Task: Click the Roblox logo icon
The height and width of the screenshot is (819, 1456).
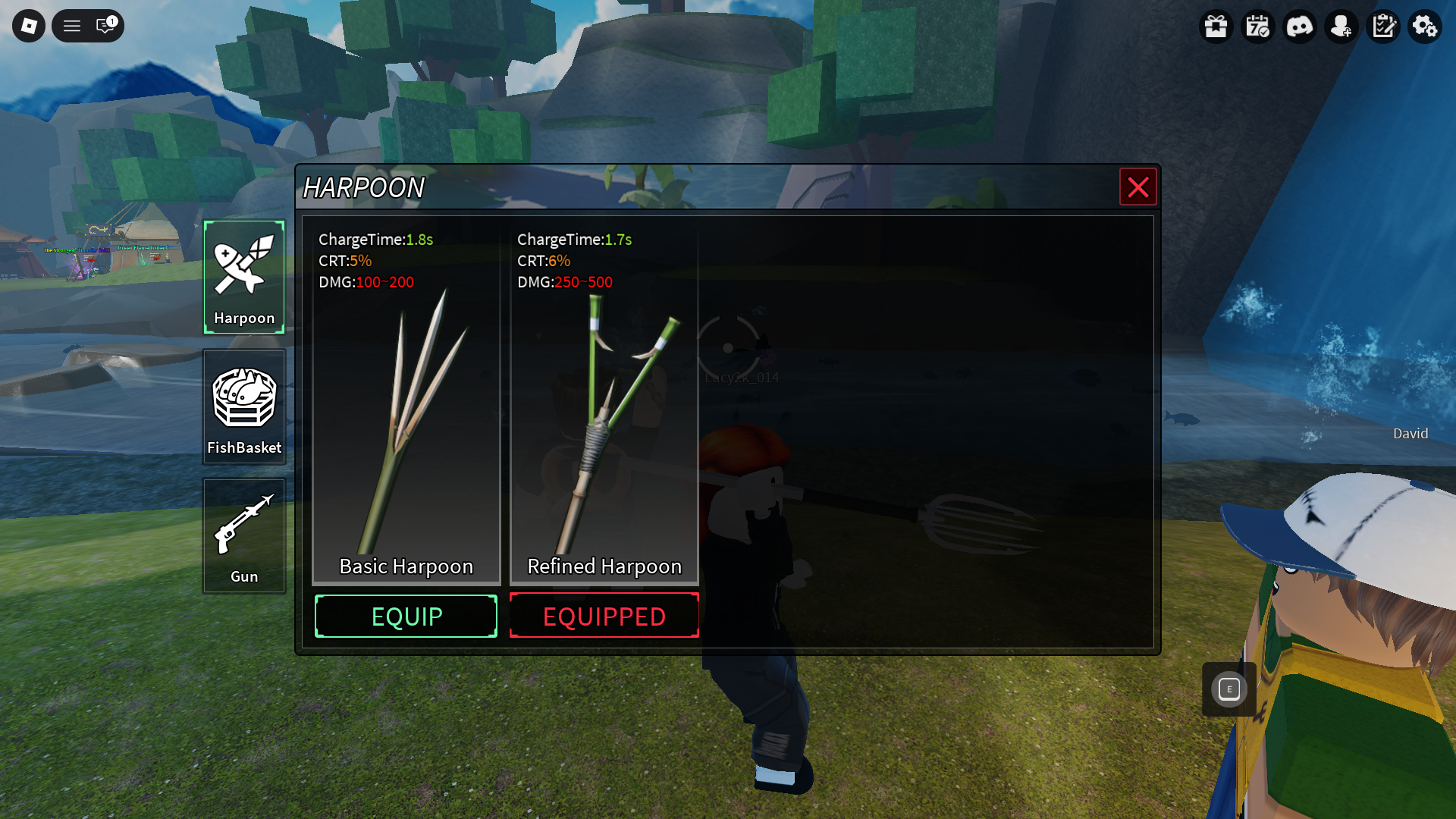Action: 27,25
